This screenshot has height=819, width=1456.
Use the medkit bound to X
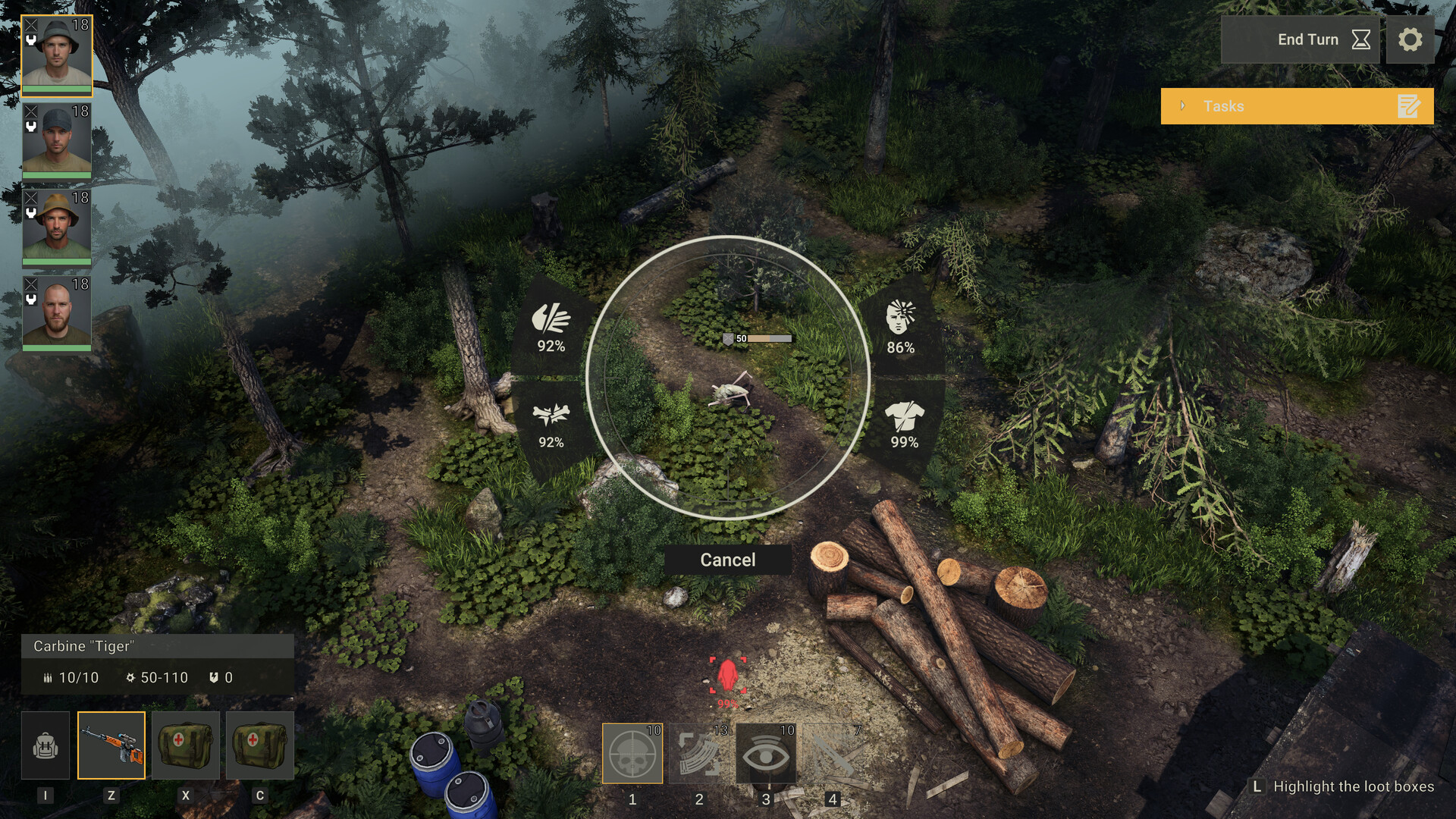[x=186, y=745]
